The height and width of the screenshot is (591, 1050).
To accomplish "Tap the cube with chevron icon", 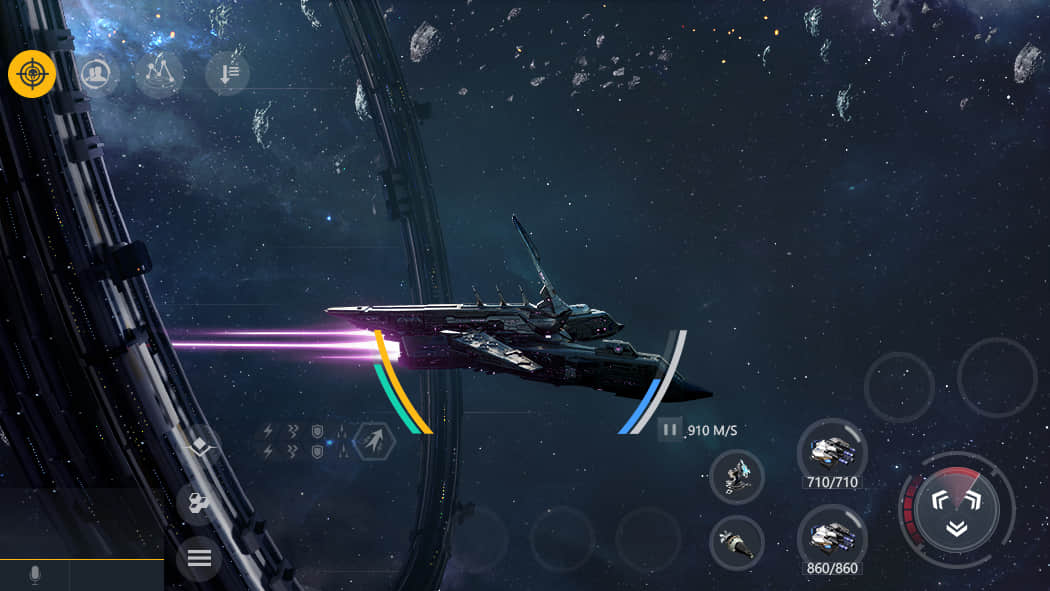I will pyautogui.click(x=200, y=447).
